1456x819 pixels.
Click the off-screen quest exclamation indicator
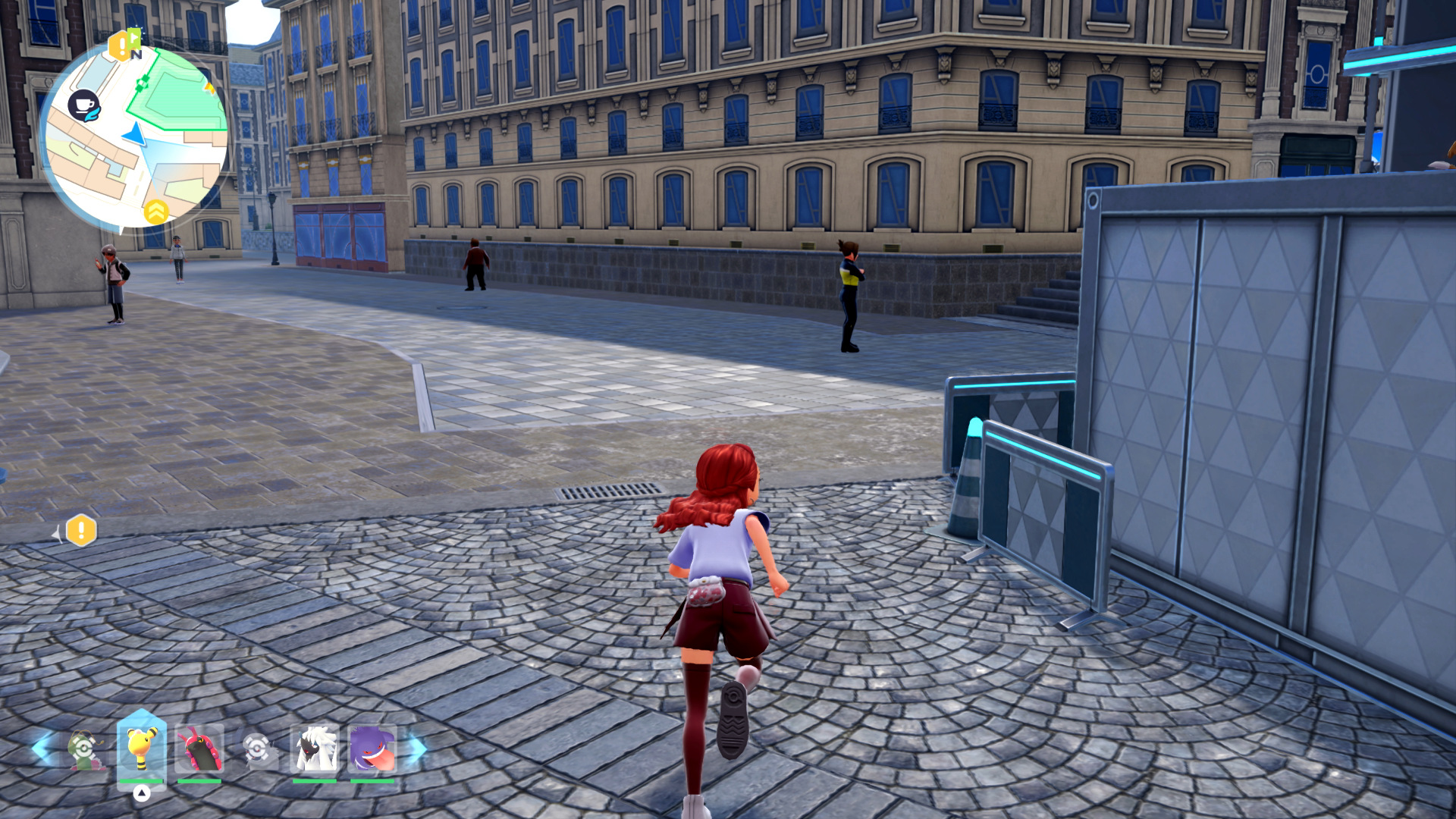80,531
